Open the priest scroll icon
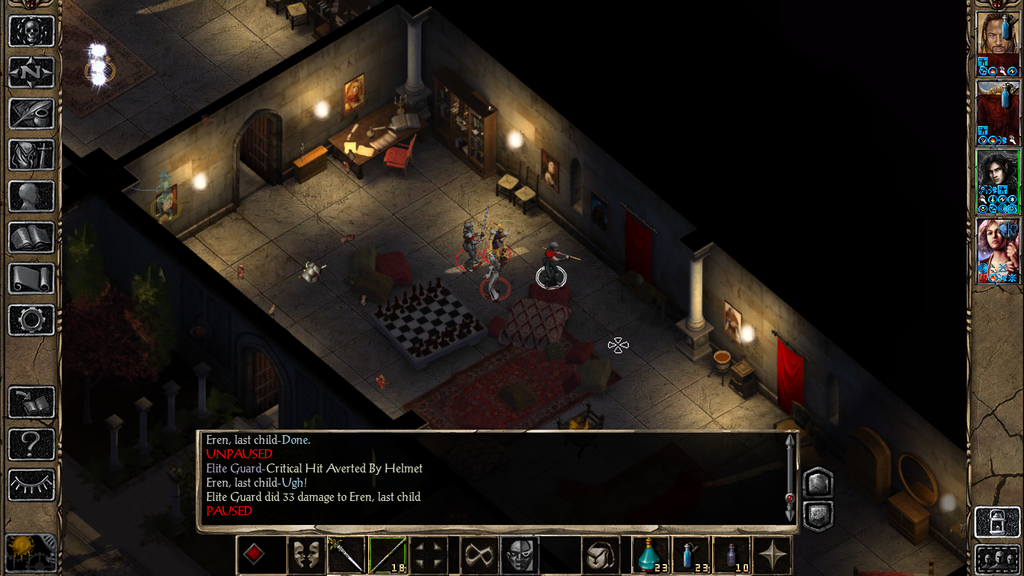The width and height of the screenshot is (1024, 576). point(31,278)
